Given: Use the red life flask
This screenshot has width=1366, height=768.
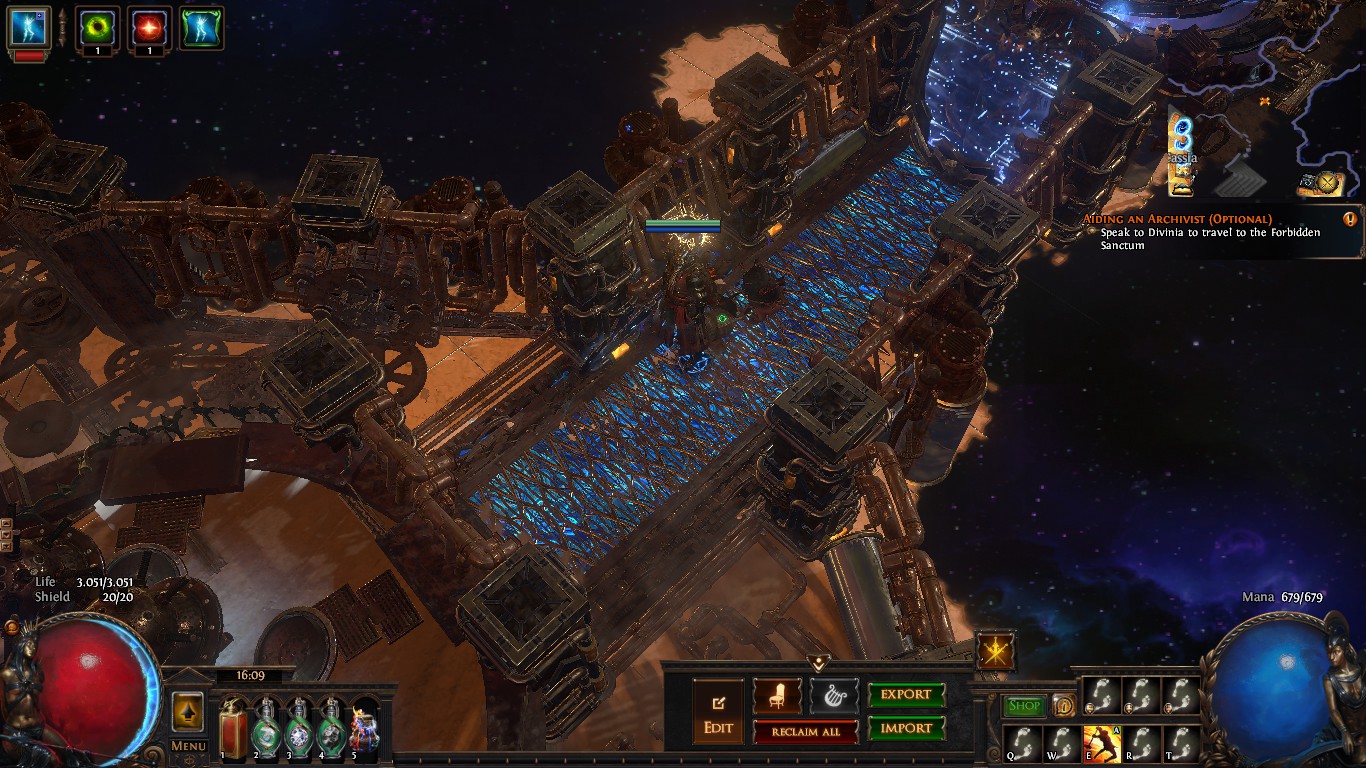Looking at the screenshot, I should pyautogui.click(x=233, y=730).
